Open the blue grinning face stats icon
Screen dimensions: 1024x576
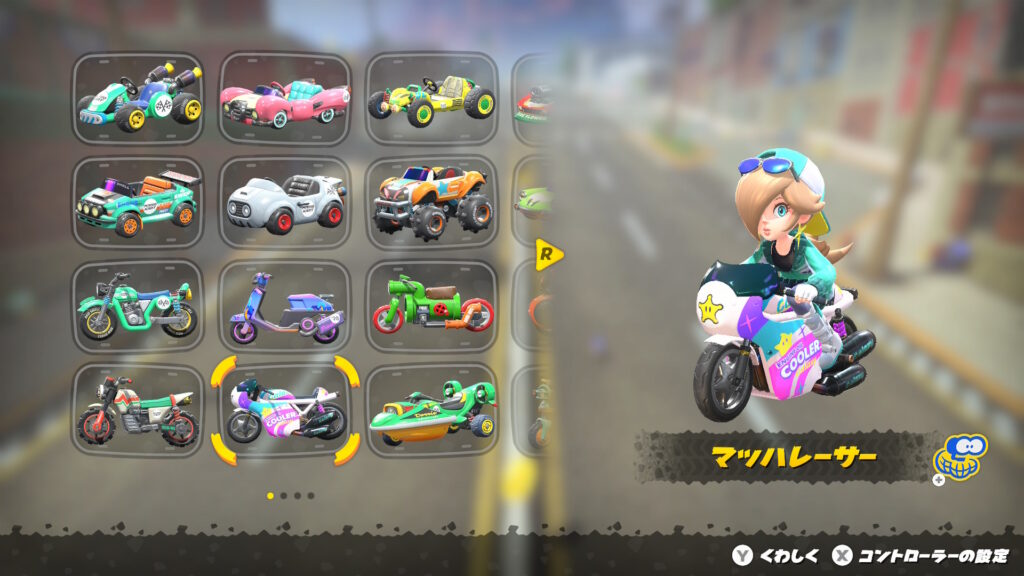pyautogui.click(x=958, y=457)
